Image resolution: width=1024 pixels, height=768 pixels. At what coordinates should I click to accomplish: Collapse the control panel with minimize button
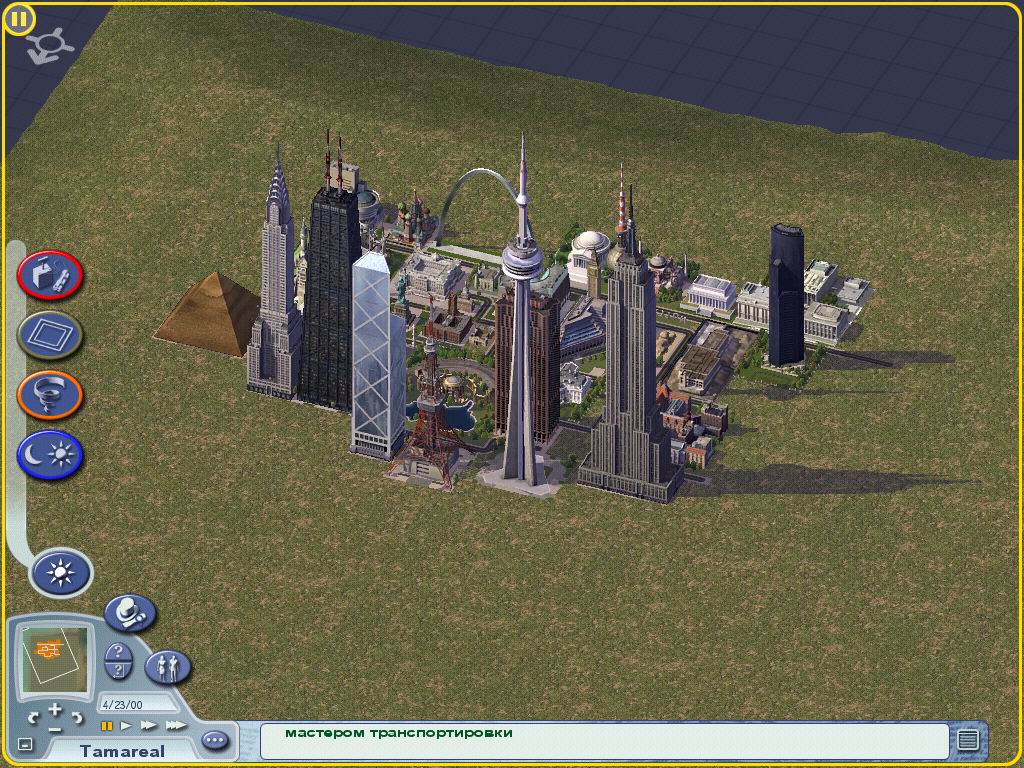pyautogui.click(x=26, y=744)
